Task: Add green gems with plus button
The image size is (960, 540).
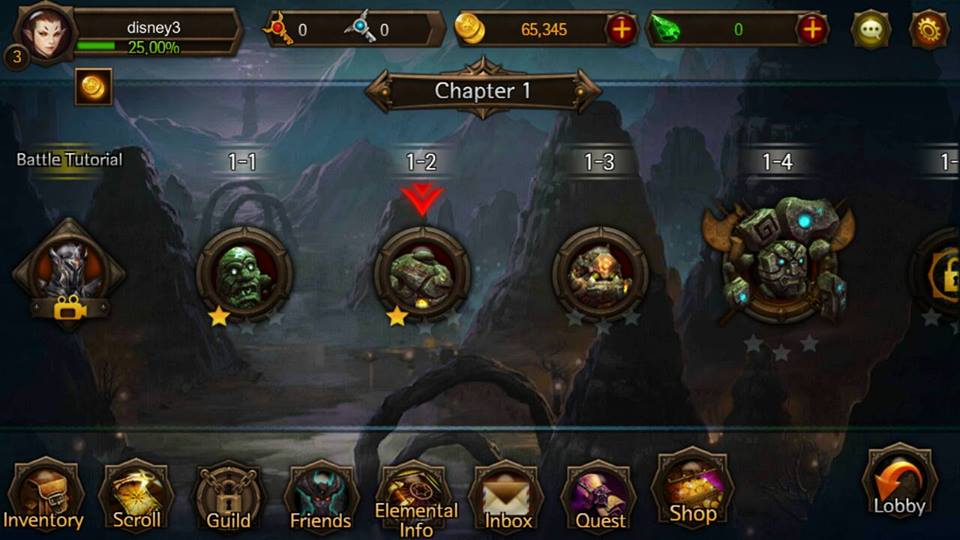Action: pyautogui.click(x=812, y=30)
